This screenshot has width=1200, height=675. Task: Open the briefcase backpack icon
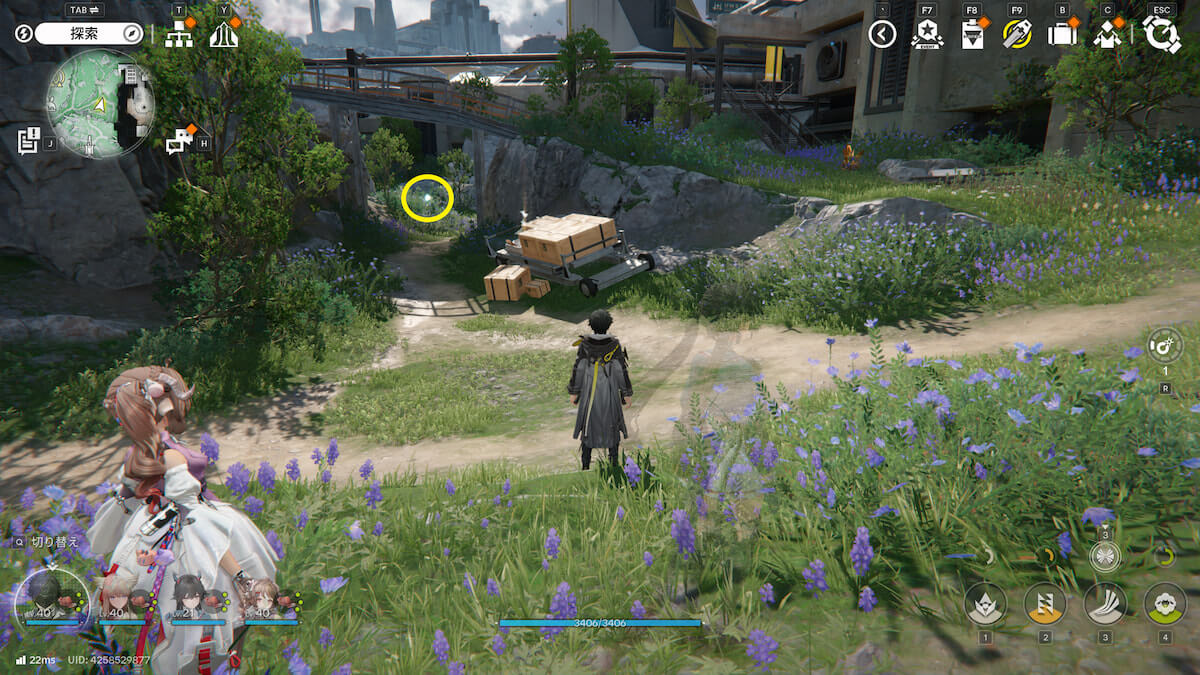[x=1062, y=35]
